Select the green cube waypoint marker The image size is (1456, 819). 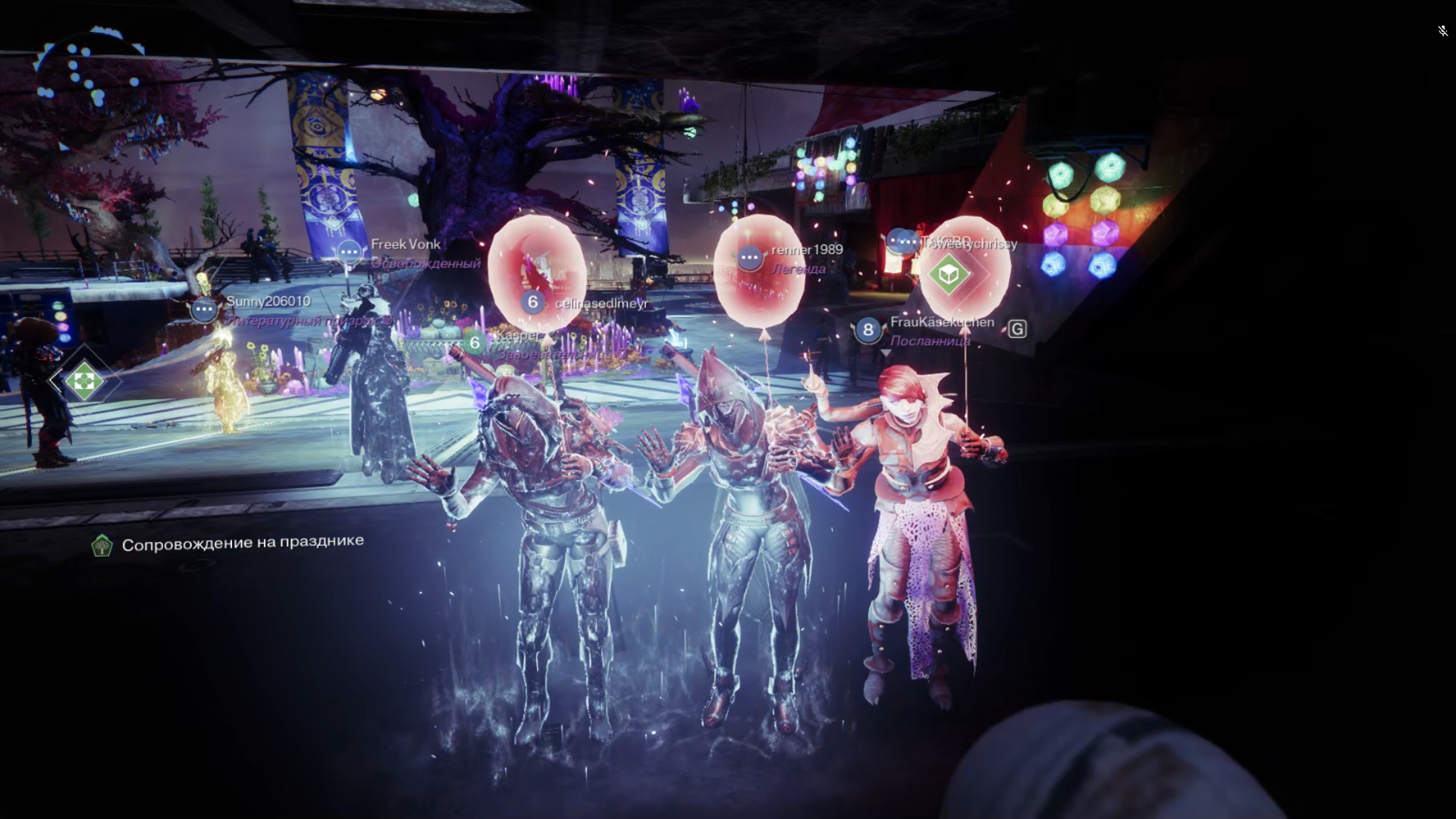tap(949, 274)
